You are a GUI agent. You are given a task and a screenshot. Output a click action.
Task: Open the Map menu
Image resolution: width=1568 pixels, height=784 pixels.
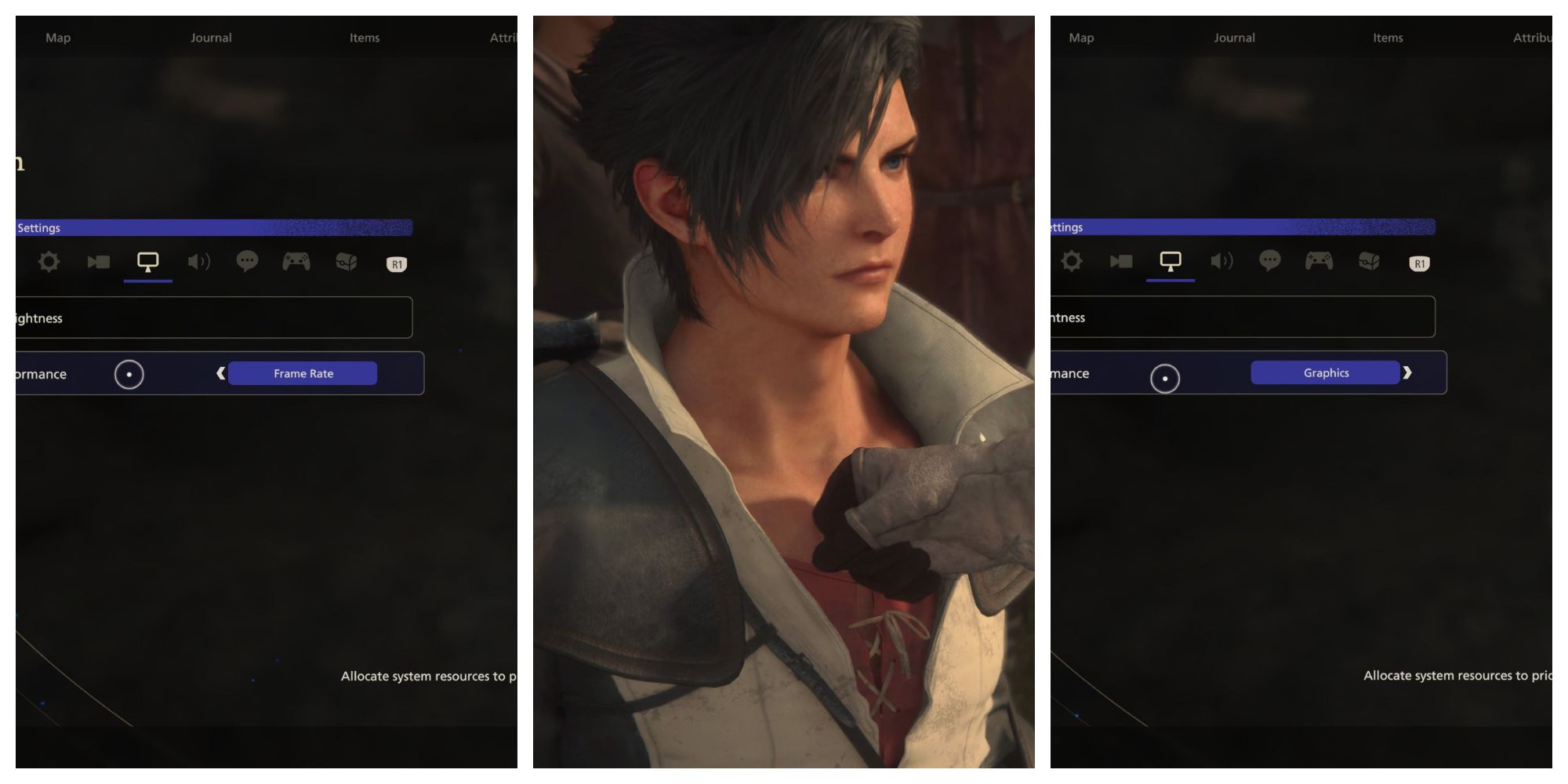point(59,37)
